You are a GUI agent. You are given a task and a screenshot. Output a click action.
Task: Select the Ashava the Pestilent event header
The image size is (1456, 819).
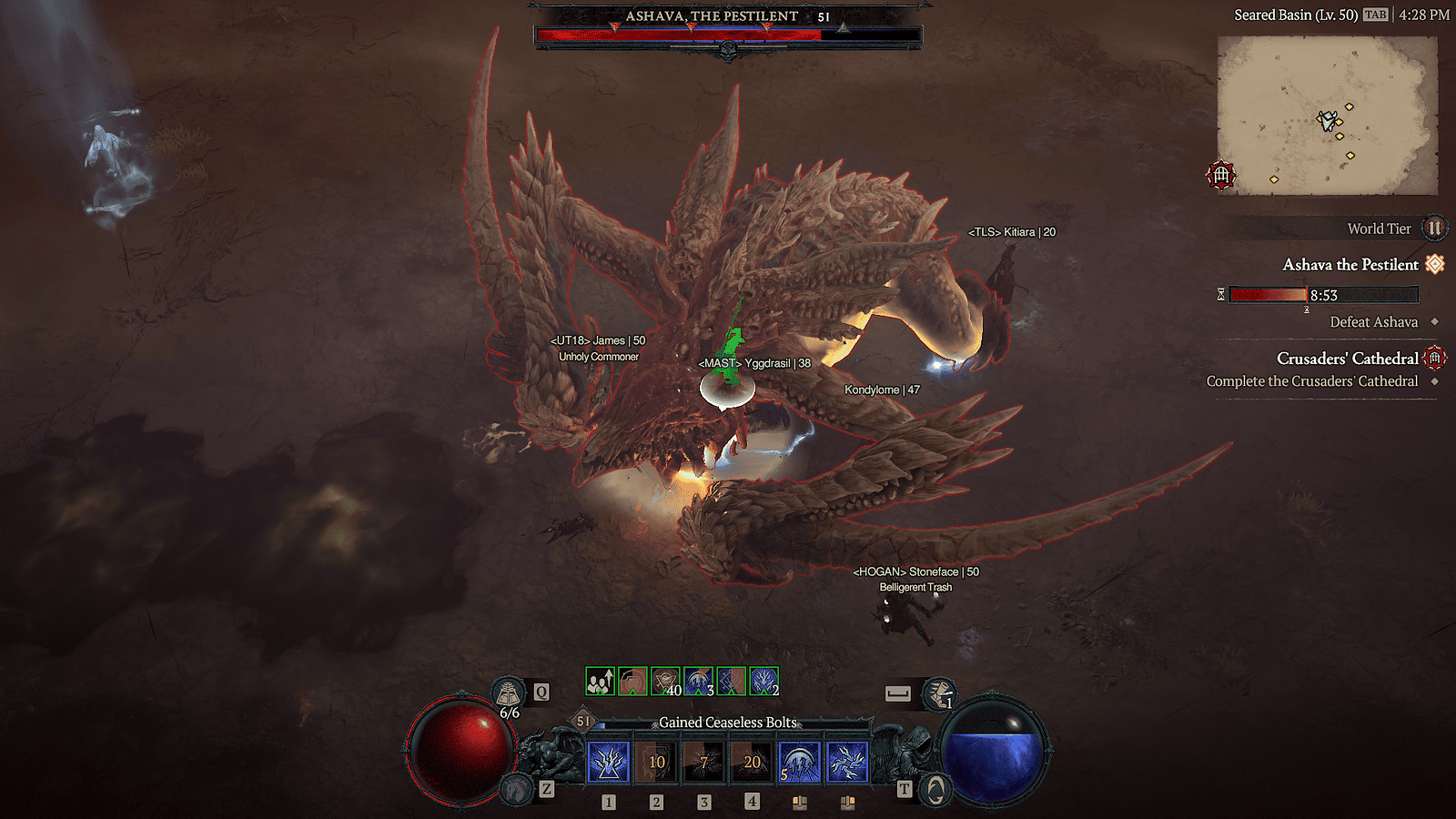click(1350, 265)
